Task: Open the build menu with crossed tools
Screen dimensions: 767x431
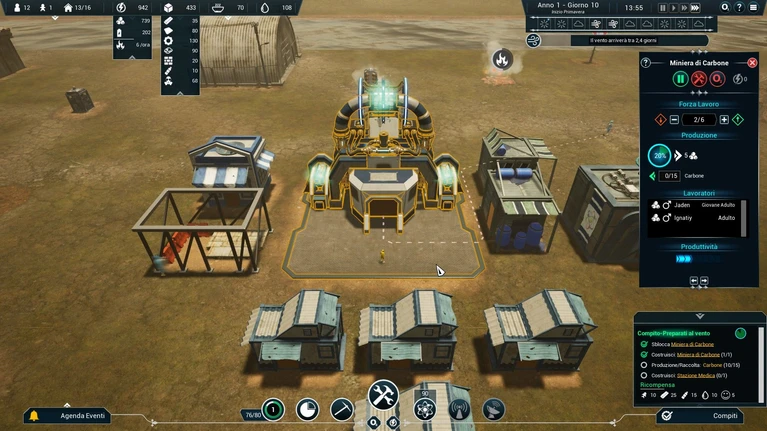Action: (x=384, y=396)
